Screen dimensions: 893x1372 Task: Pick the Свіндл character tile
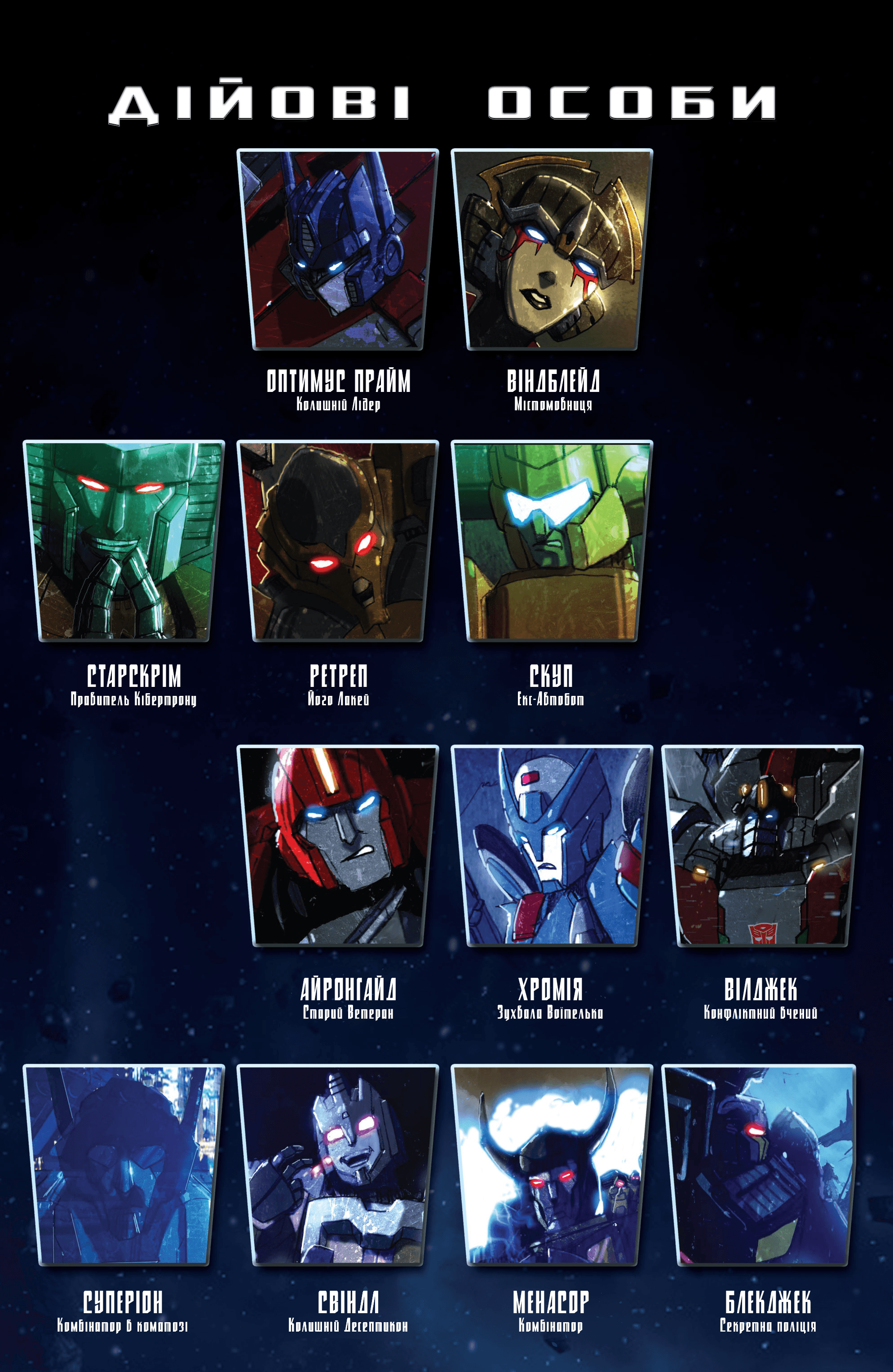(337, 1165)
